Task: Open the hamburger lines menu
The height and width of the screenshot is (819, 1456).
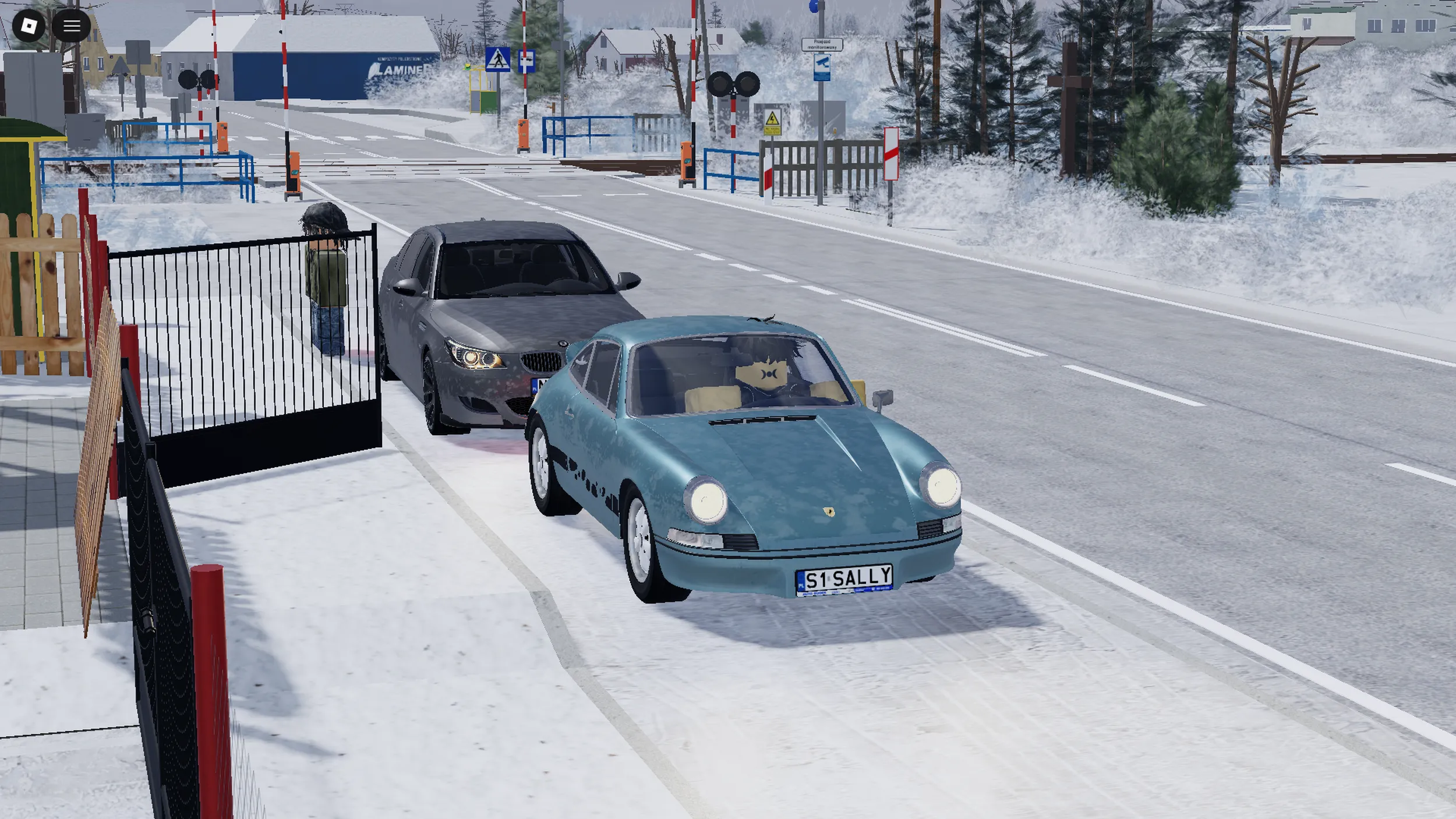Action: pos(72,26)
